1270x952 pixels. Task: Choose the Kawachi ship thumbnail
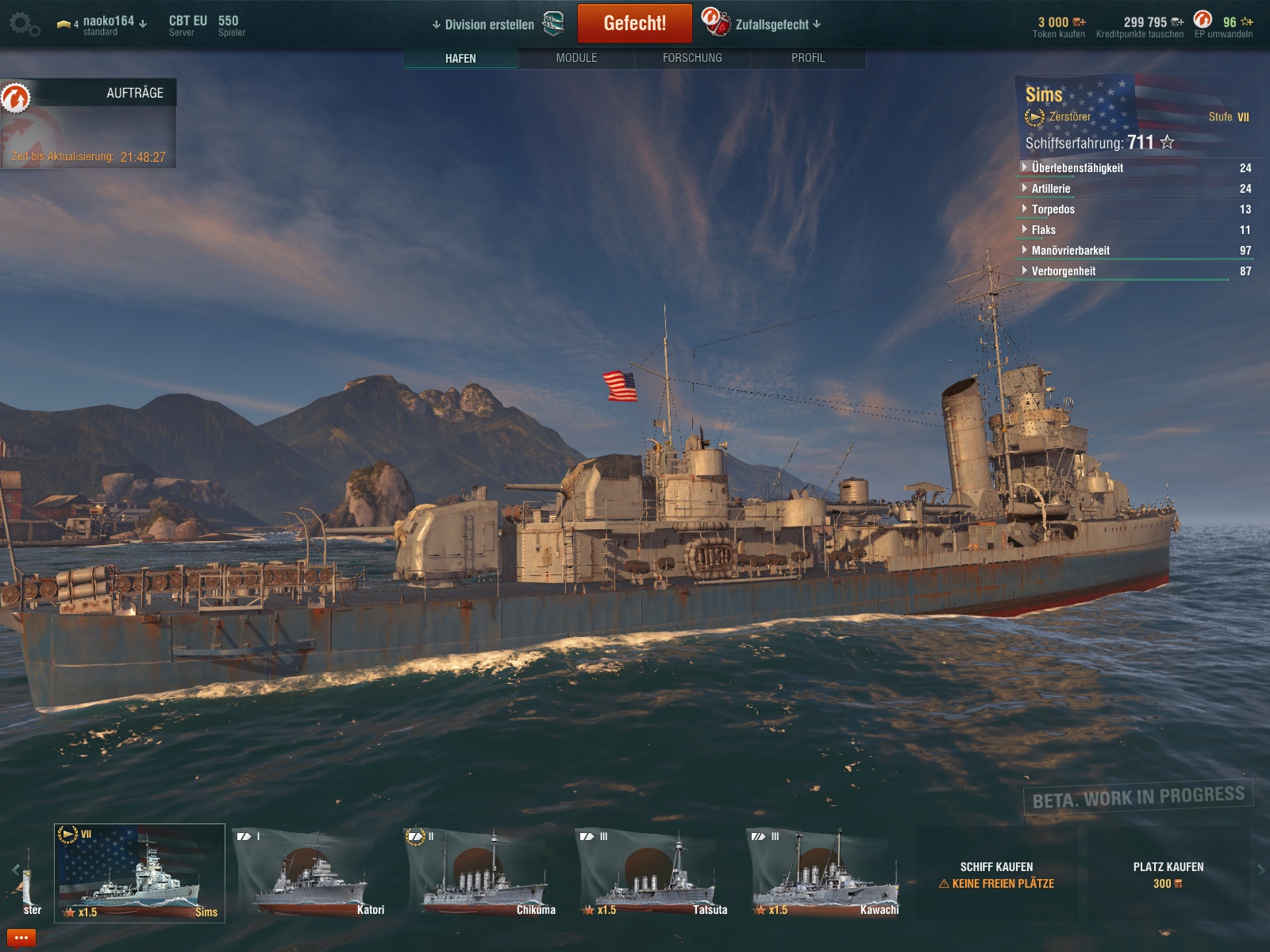point(825,873)
